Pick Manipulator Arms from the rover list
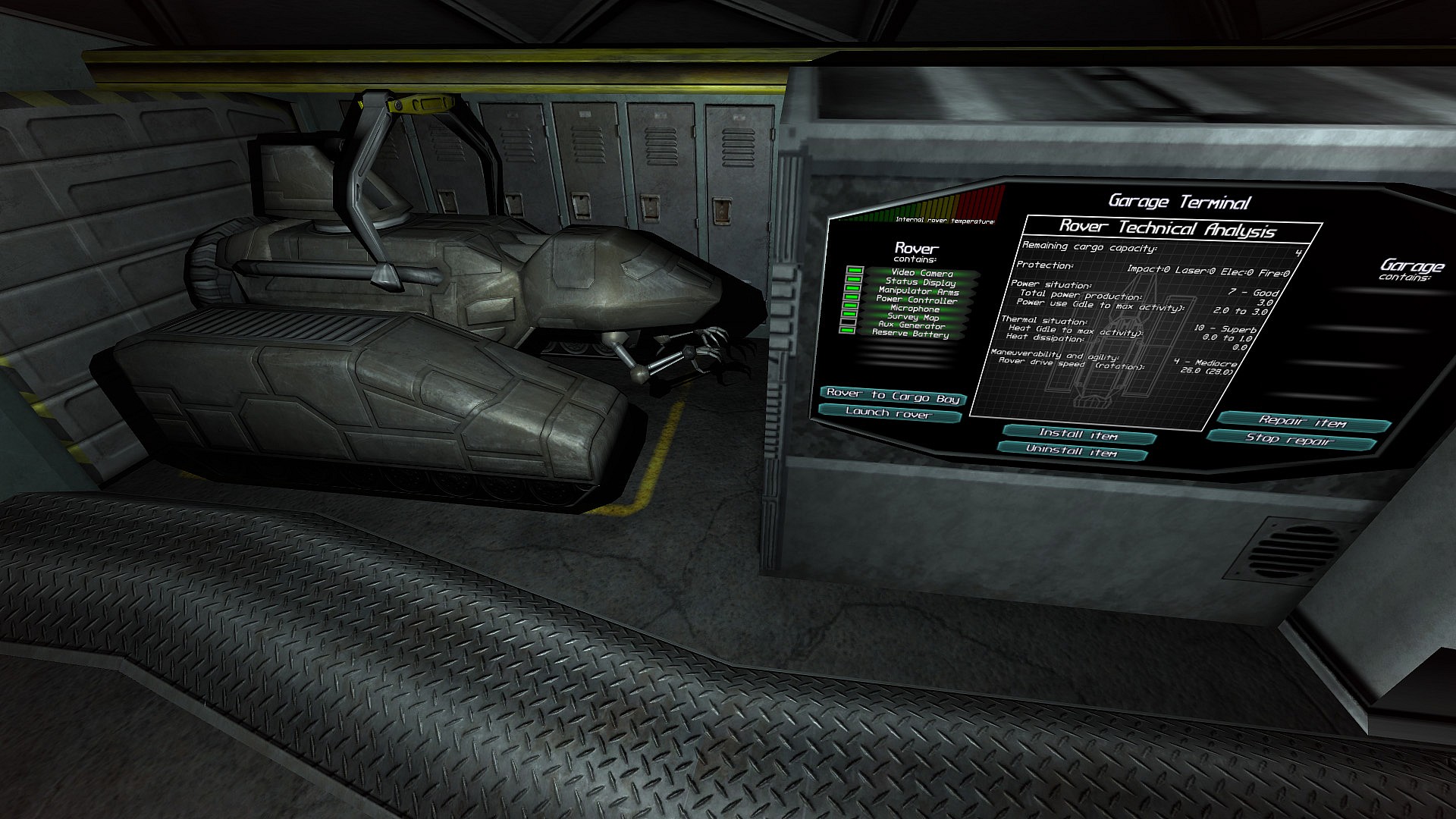 [x=918, y=291]
